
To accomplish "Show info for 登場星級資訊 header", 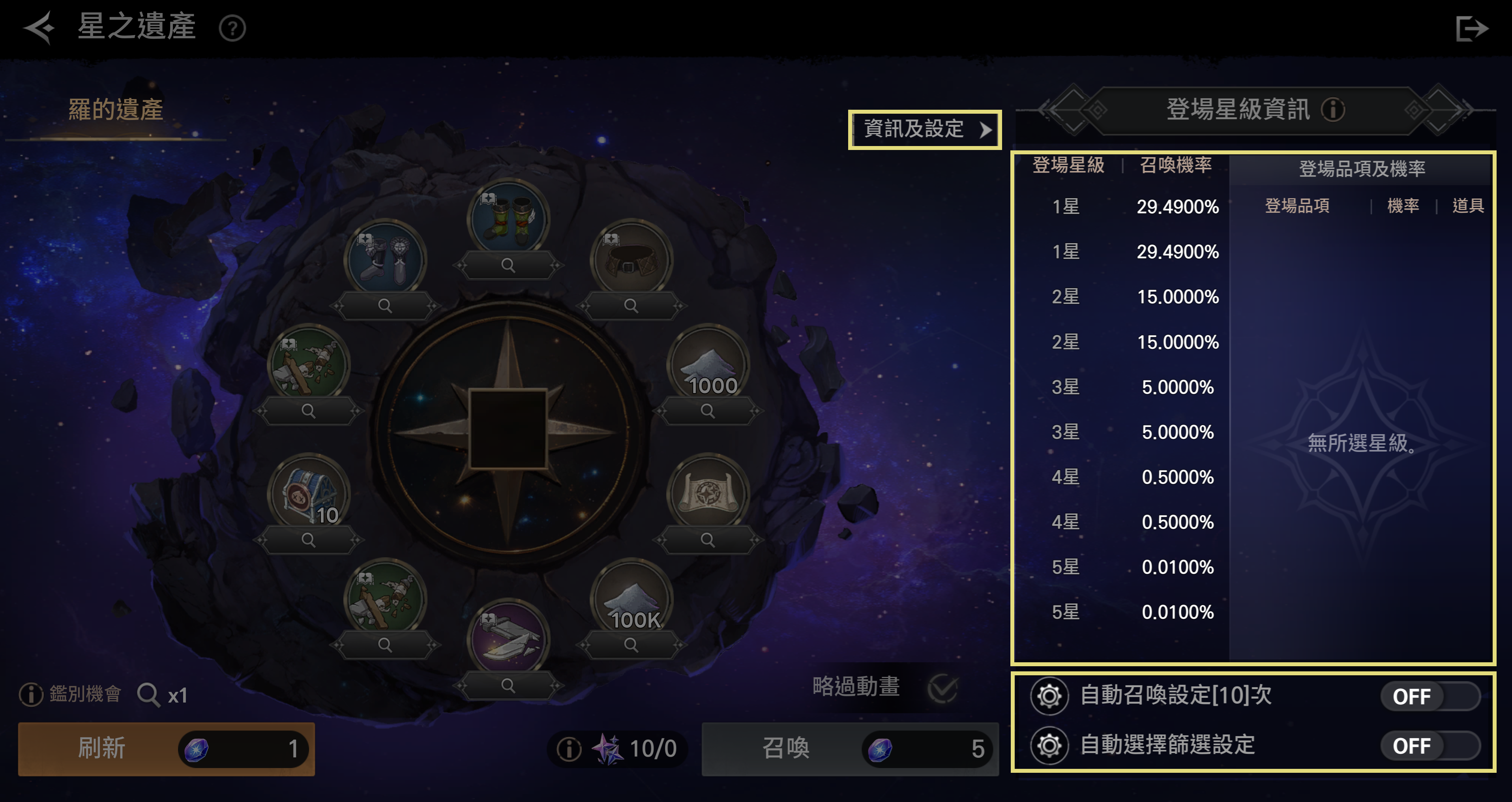I will coord(1333,110).
